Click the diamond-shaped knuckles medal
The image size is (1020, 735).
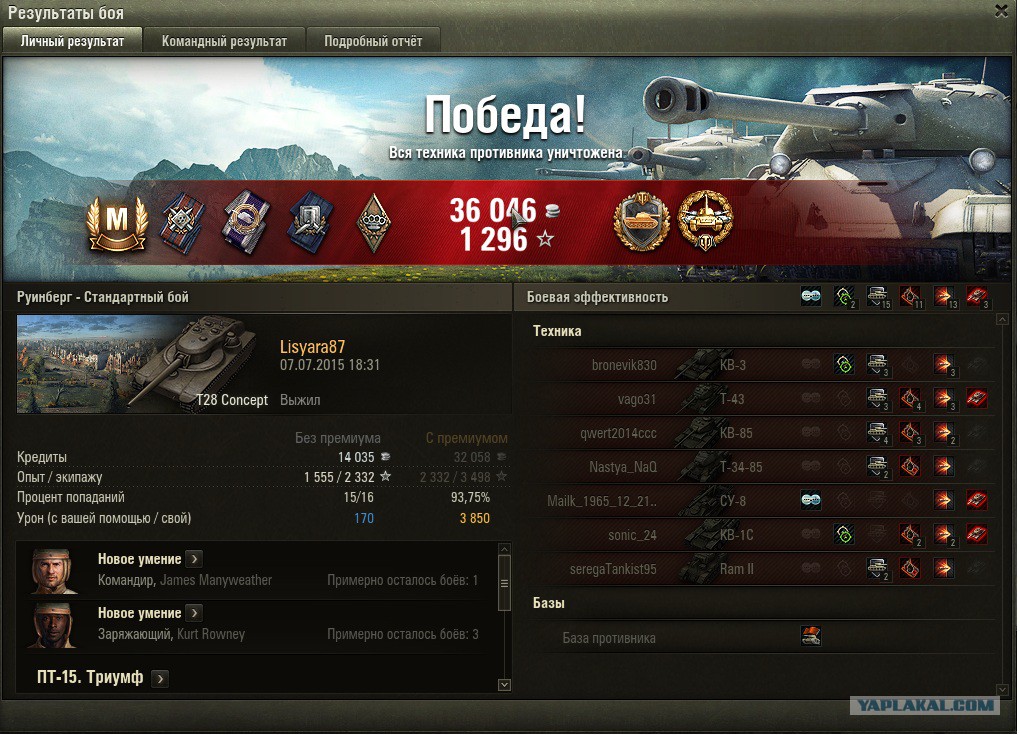(x=373, y=222)
